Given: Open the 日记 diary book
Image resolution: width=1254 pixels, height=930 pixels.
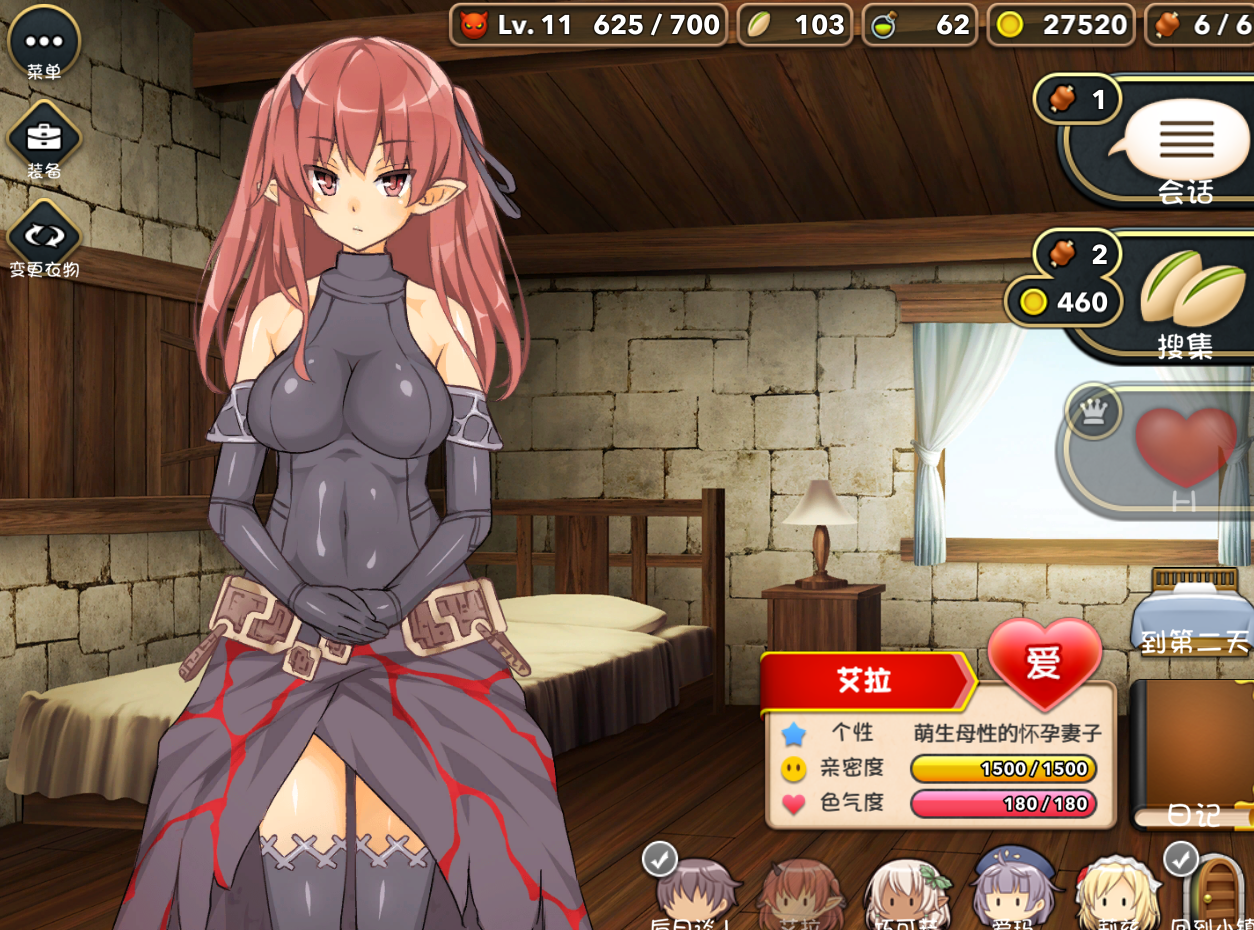Looking at the screenshot, I should coord(1193,755).
